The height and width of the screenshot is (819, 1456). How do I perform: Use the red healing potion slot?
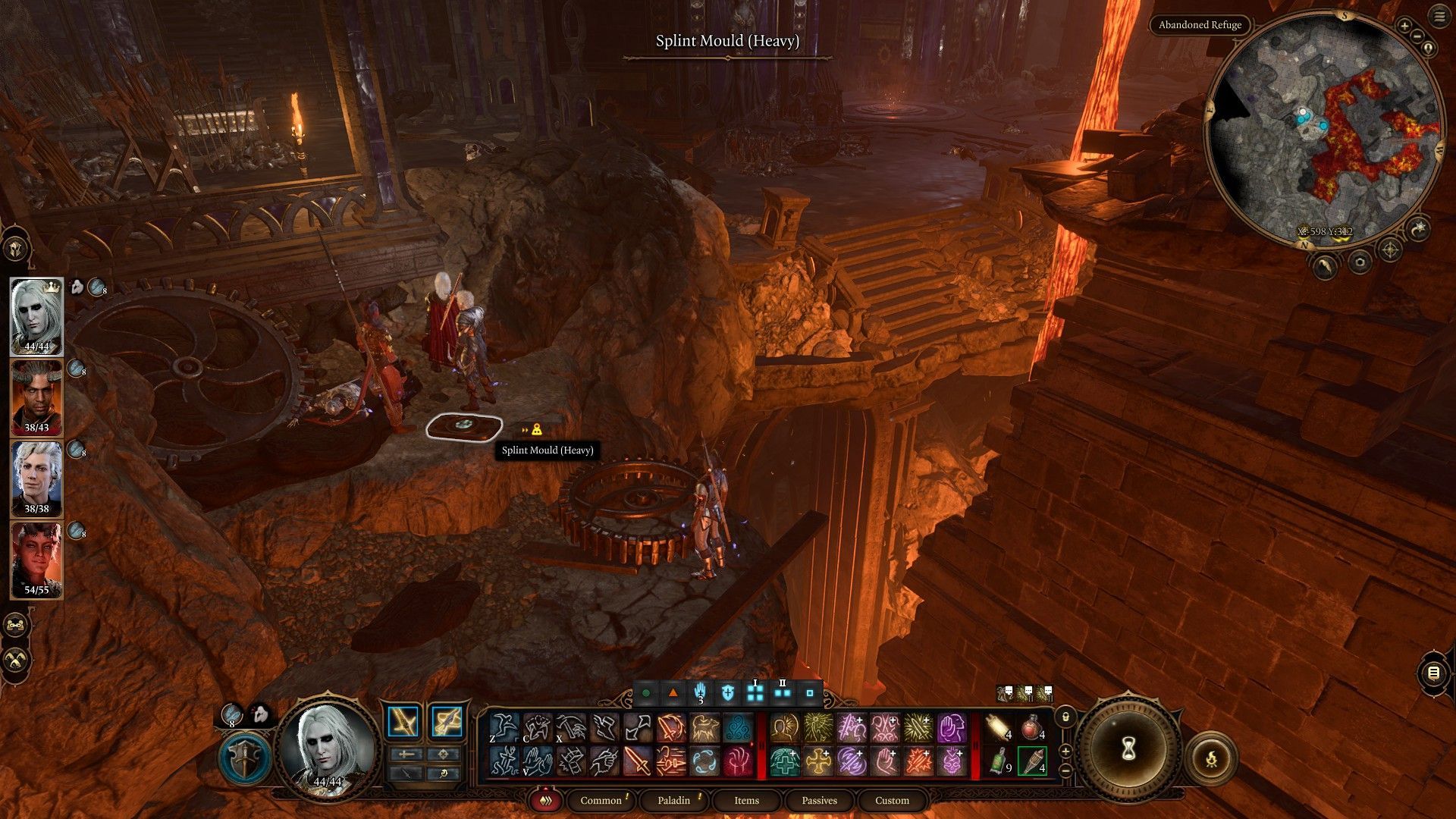[1032, 729]
